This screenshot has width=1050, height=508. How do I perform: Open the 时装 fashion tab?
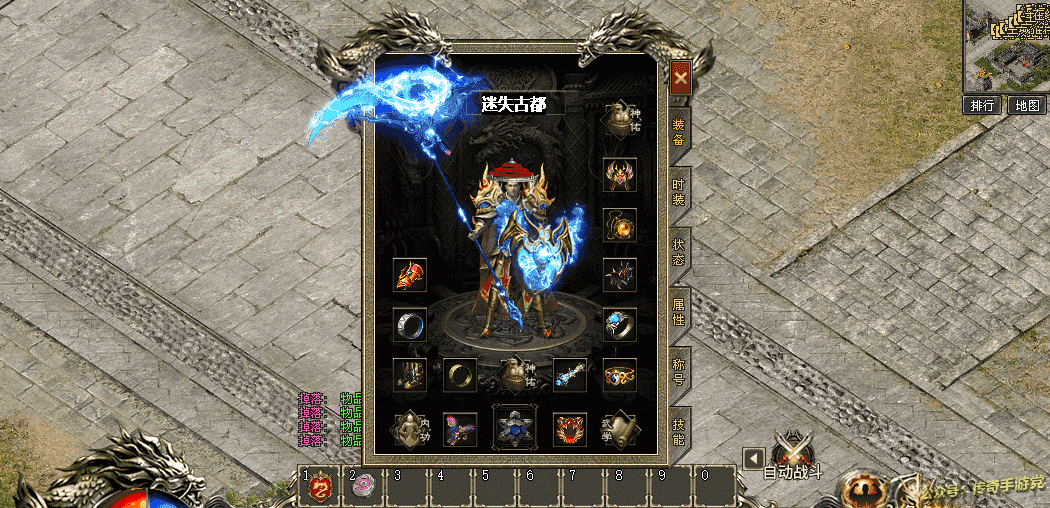pyautogui.click(x=679, y=192)
